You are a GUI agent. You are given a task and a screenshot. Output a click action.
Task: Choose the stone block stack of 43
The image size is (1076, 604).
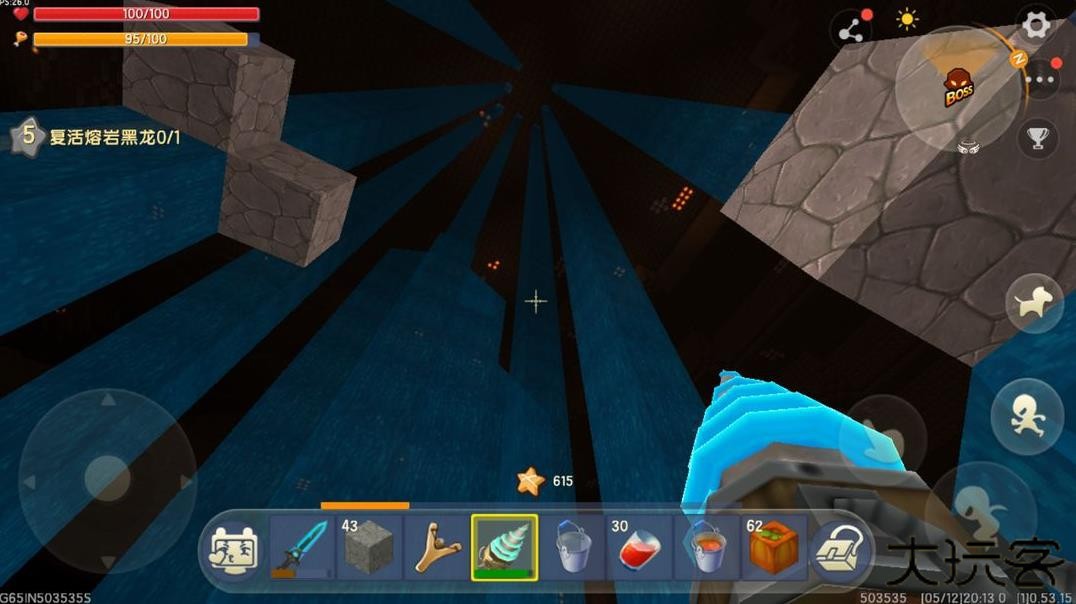click(x=369, y=547)
